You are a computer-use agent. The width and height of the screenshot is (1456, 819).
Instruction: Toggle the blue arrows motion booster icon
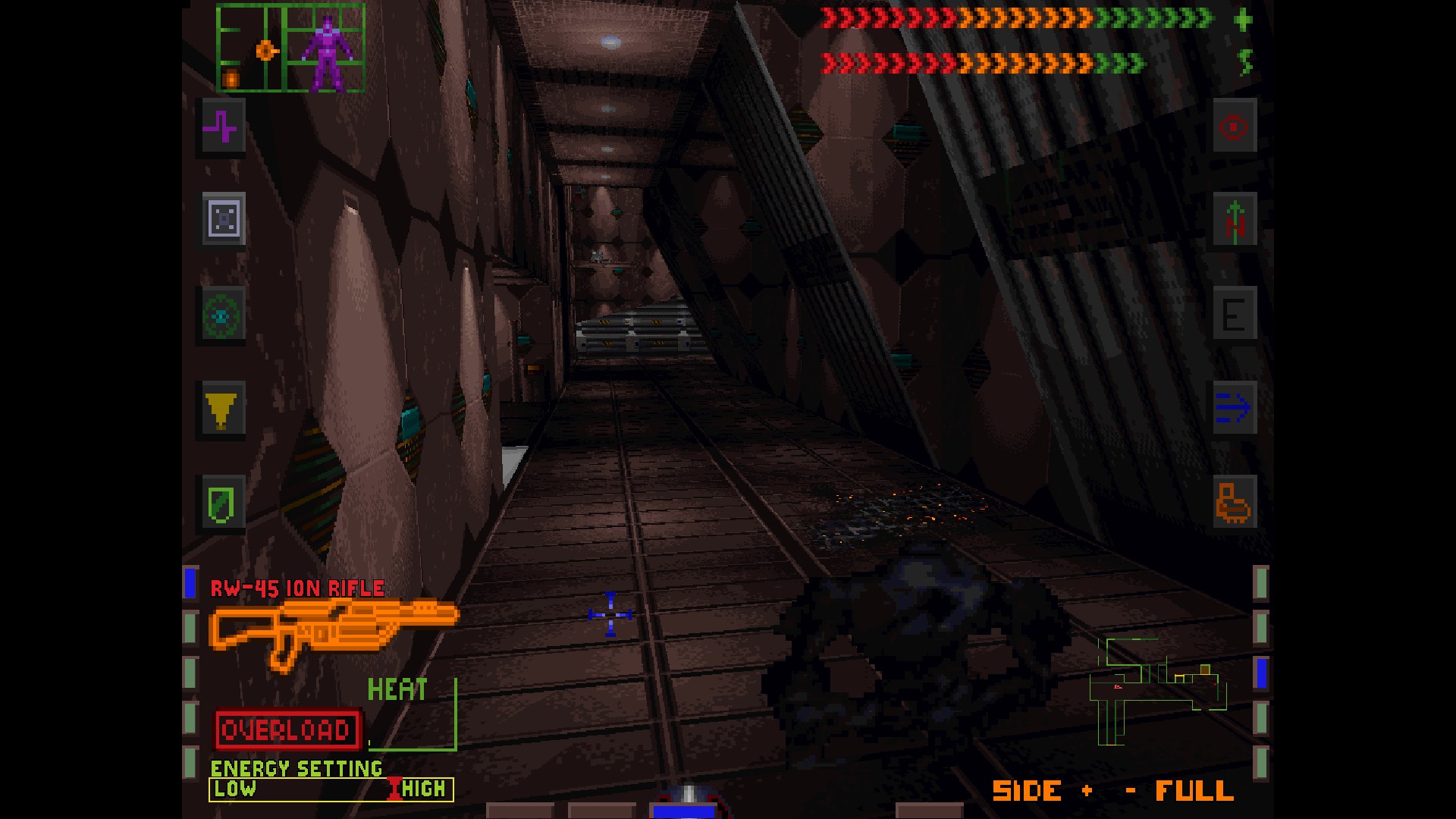point(1235,409)
